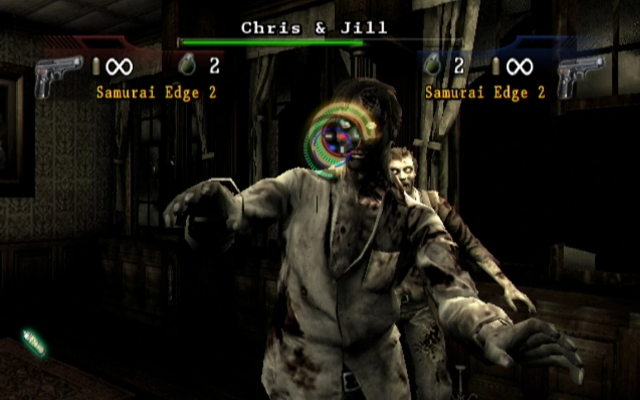Choose the red player's grenade icon

tap(185, 67)
